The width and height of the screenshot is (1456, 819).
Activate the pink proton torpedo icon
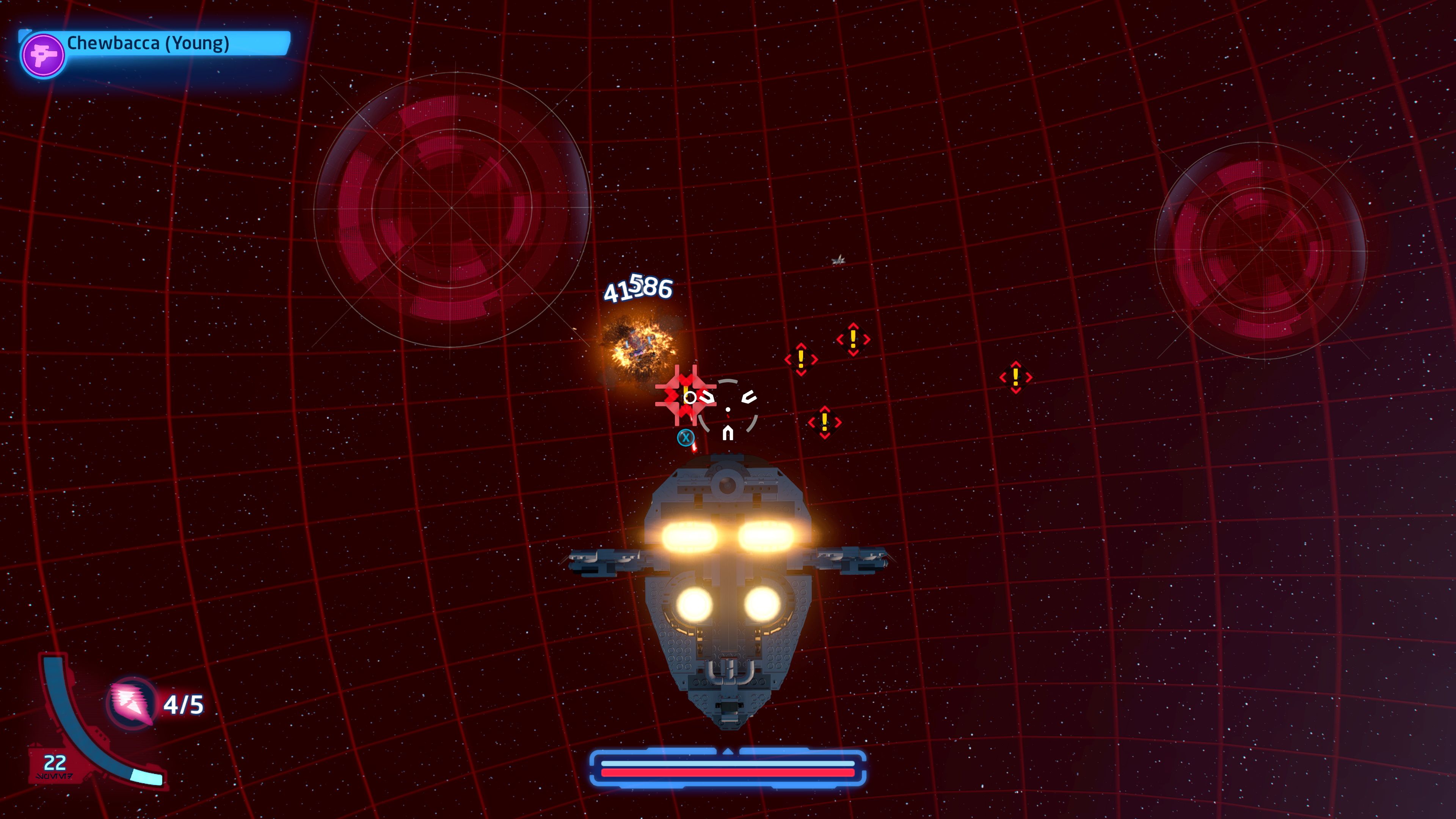[132, 703]
